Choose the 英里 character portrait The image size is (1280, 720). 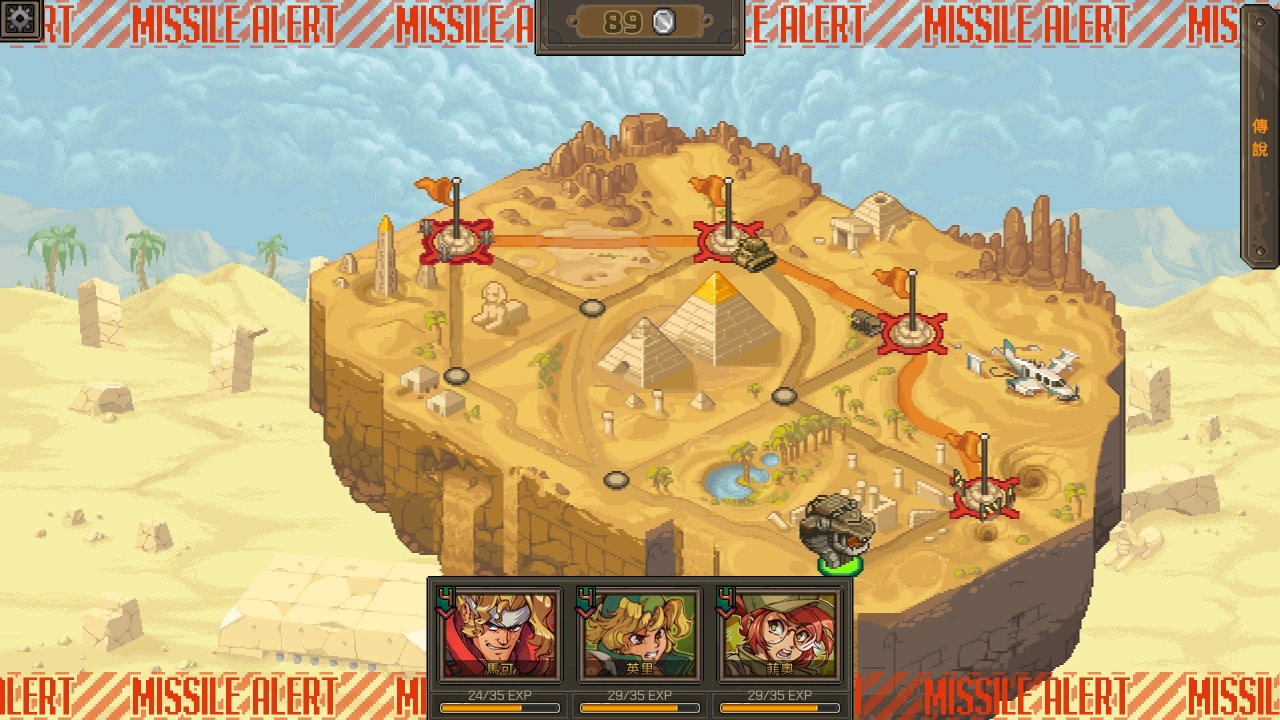point(639,634)
